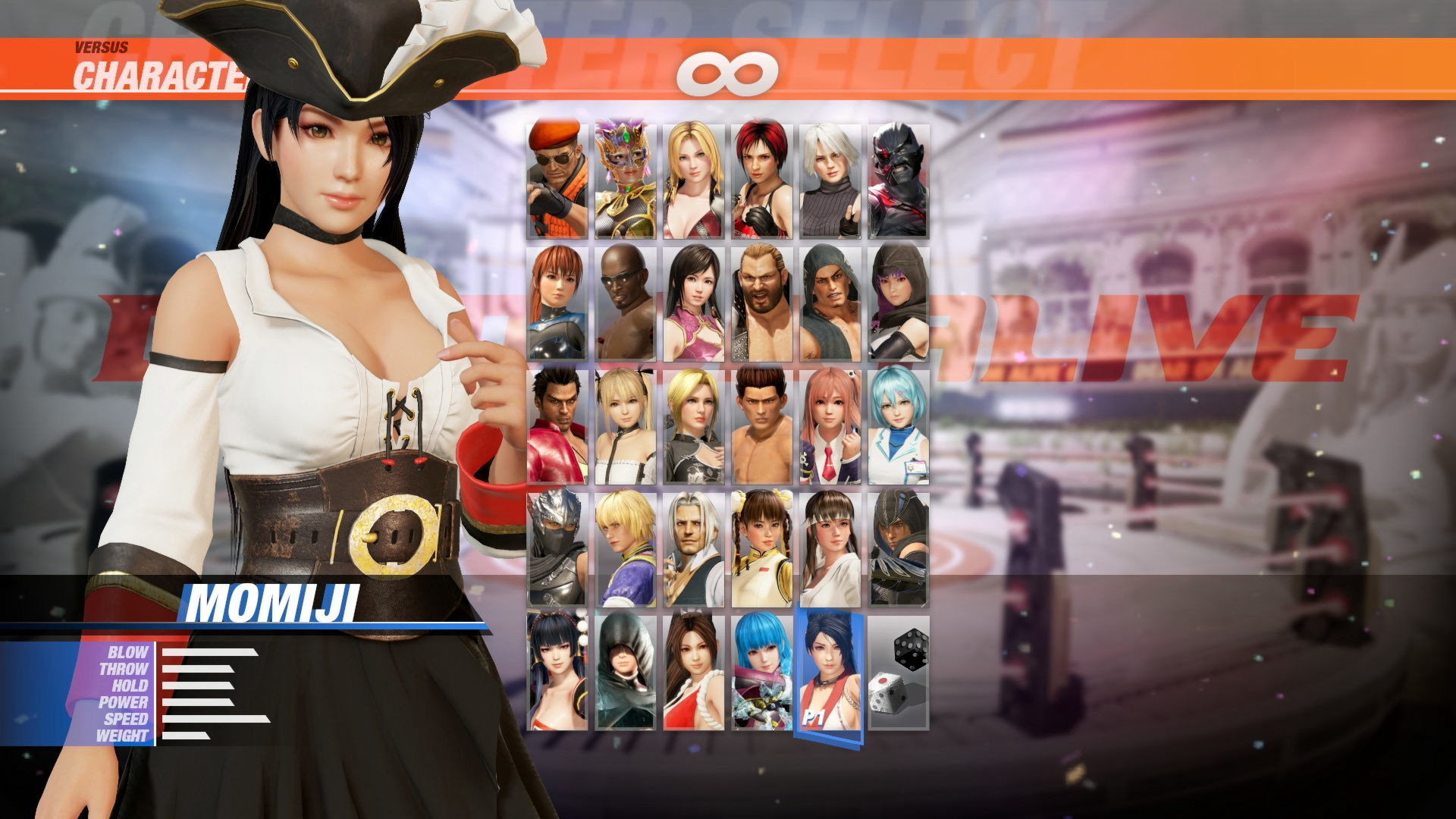
Task: Pick Bayman wearing the red beret
Action: point(557,174)
